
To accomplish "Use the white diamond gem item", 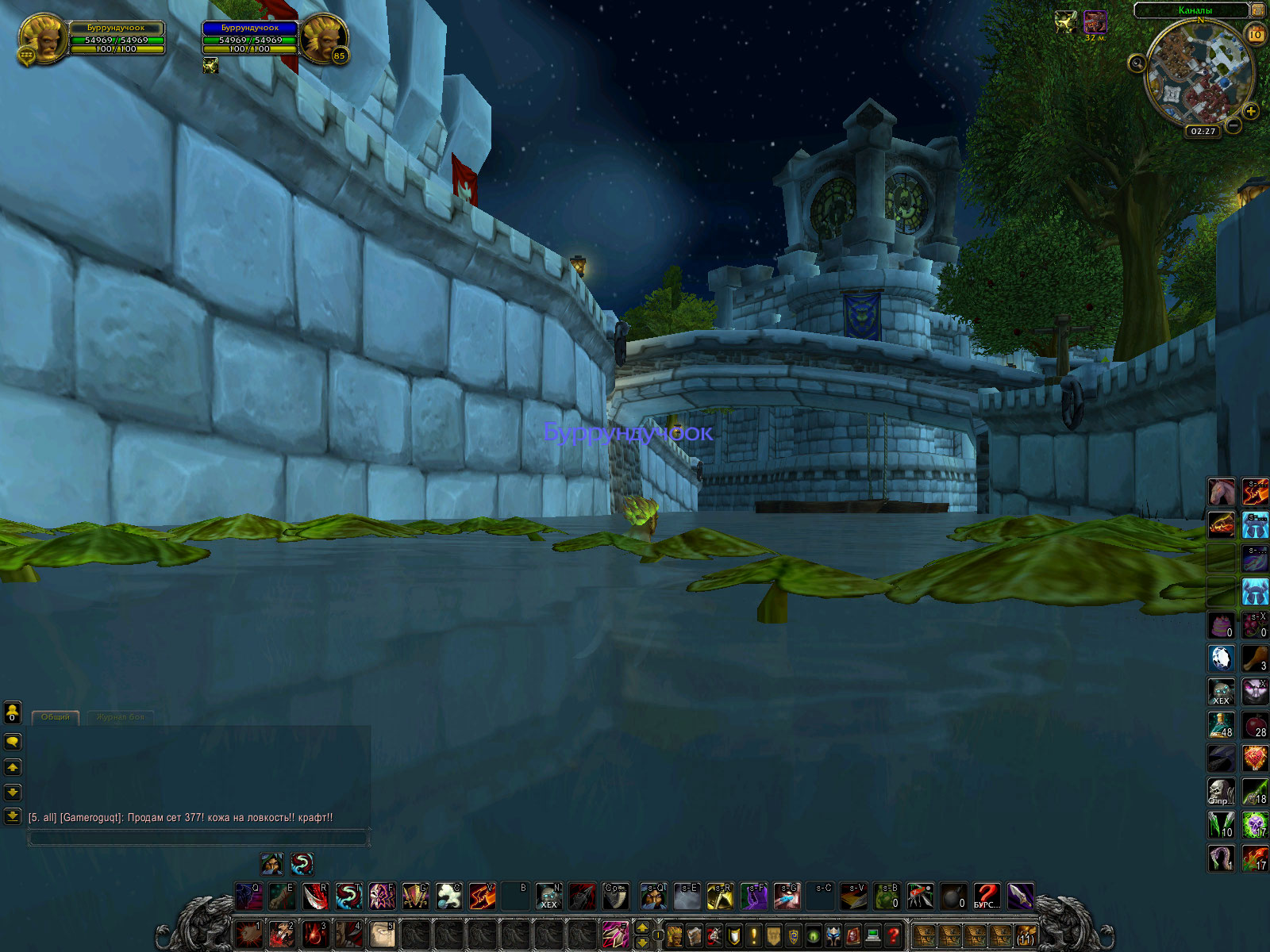I will 1221,658.
